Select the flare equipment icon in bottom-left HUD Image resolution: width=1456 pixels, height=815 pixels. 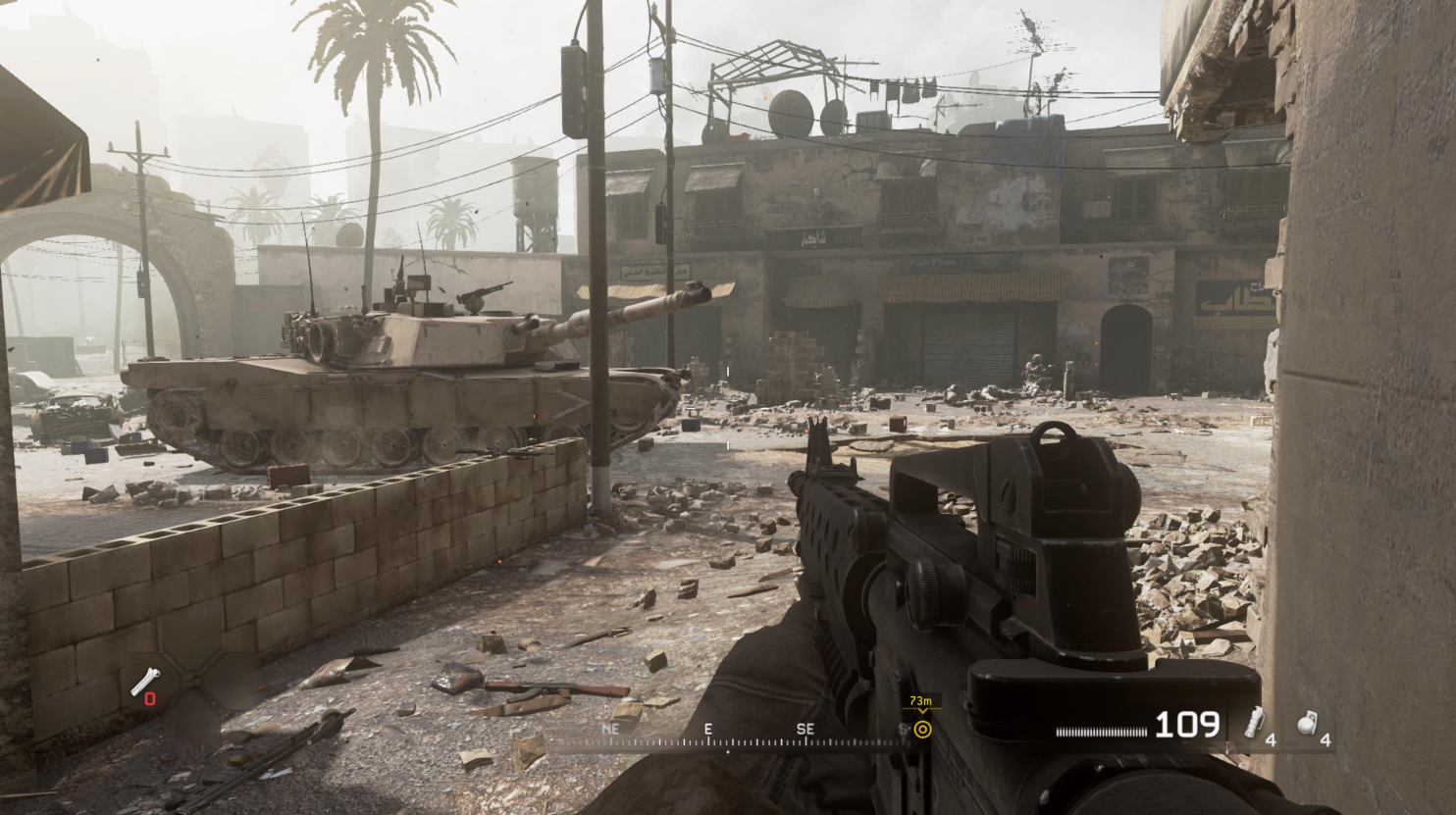145,680
